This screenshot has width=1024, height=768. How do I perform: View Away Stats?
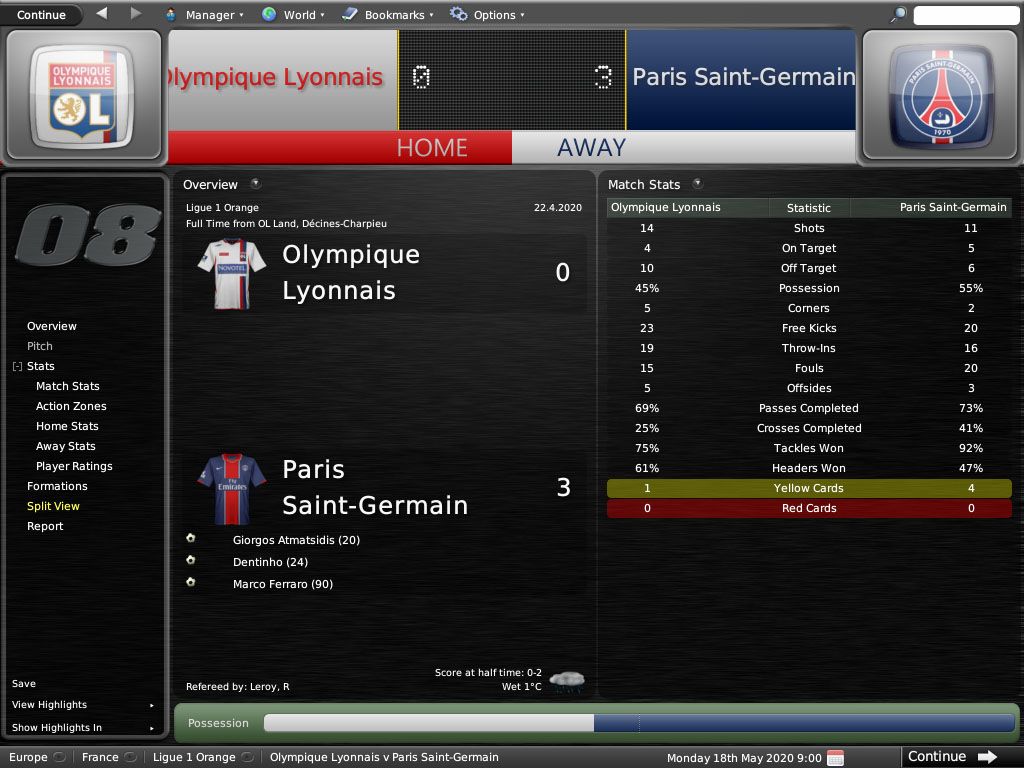click(x=66, y=446)
